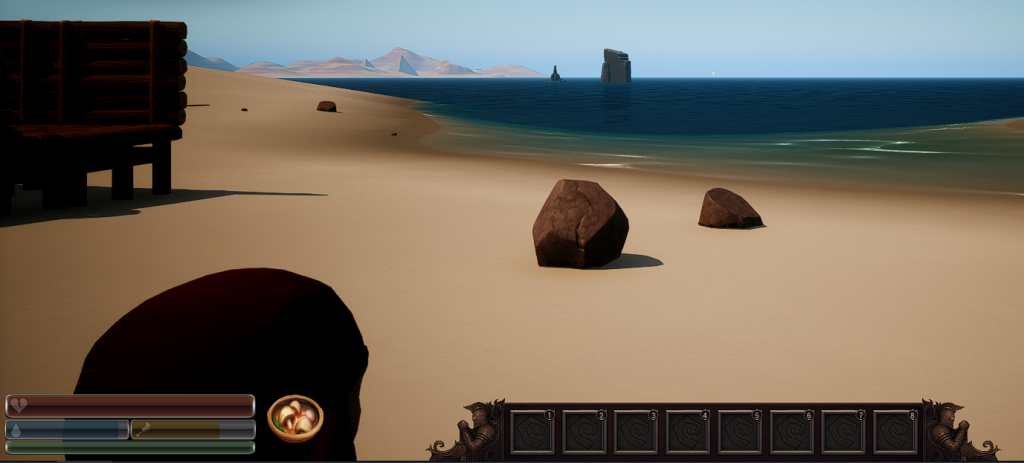Activate hotbar slot number 3
Image resolution: width=1024 pixels, height=463 pixels.
click(636, 431)
